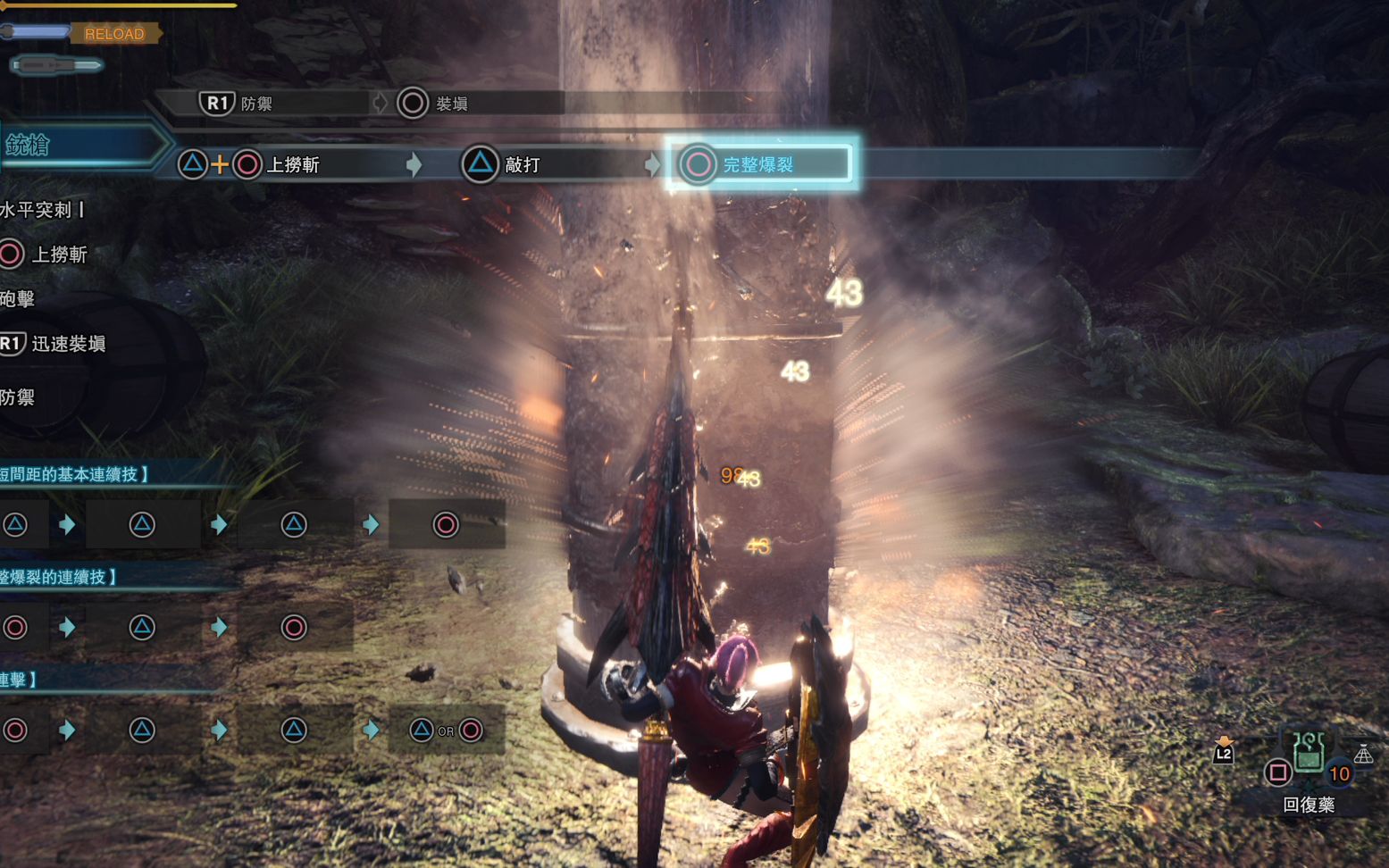
Task: Select the 迅速裝填 move list entry
Action: coord(67,344)
